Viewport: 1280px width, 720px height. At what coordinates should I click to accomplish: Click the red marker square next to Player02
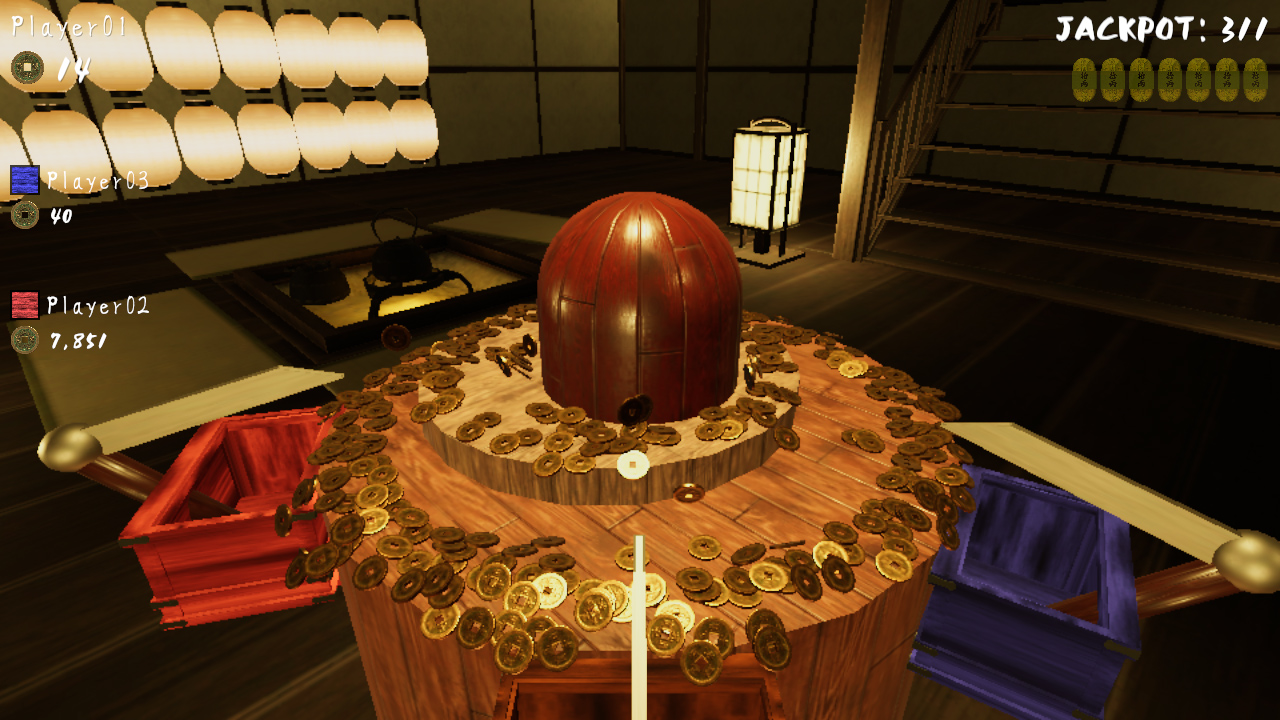[24, 305]
